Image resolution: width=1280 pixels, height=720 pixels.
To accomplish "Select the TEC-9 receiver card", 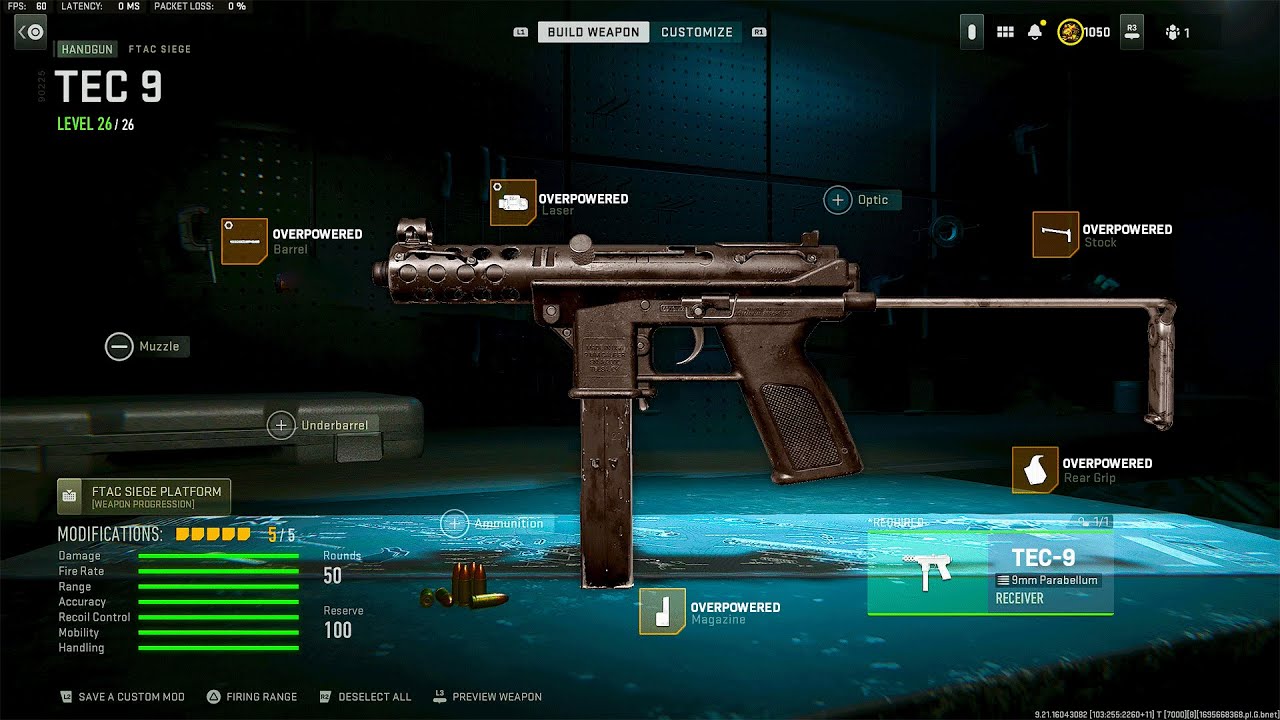I will click(x=990, y=573).
